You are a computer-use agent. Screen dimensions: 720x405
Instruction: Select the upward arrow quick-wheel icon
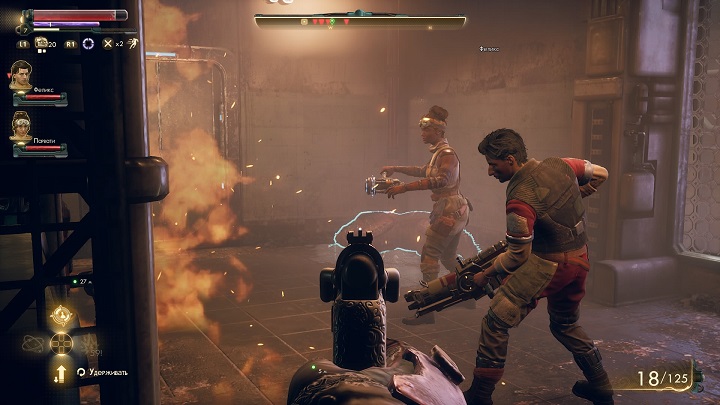[x=61, y=372]
